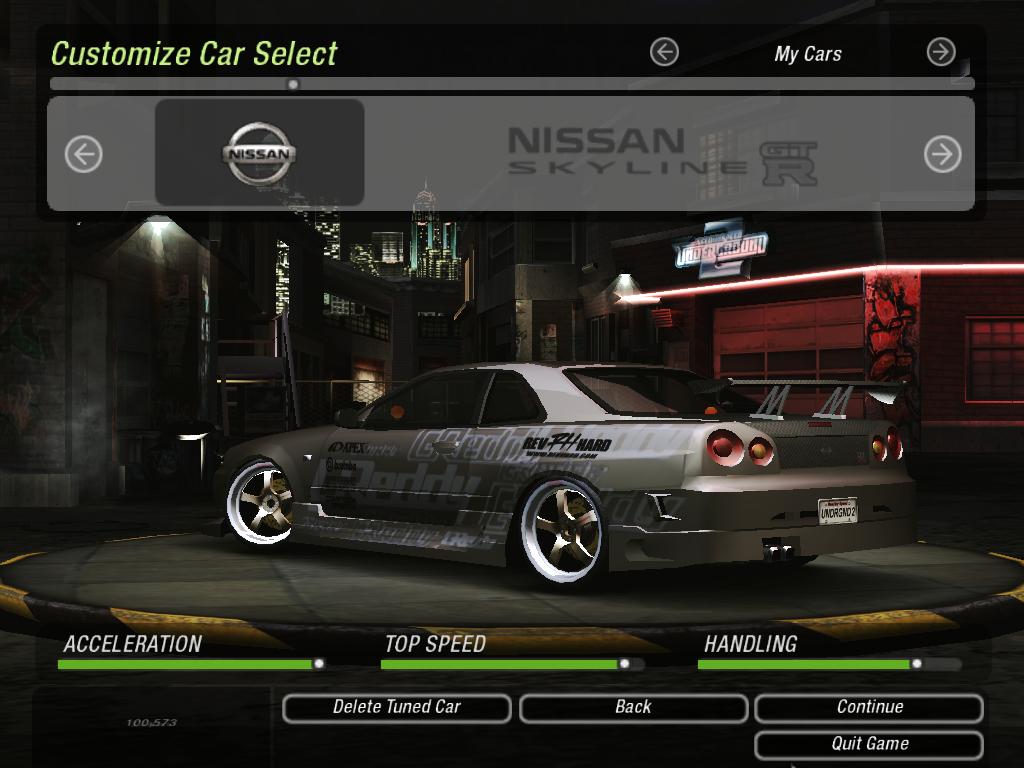Quit the game
The width and height of the screenshot is (1024, 768).
[869, 744]
